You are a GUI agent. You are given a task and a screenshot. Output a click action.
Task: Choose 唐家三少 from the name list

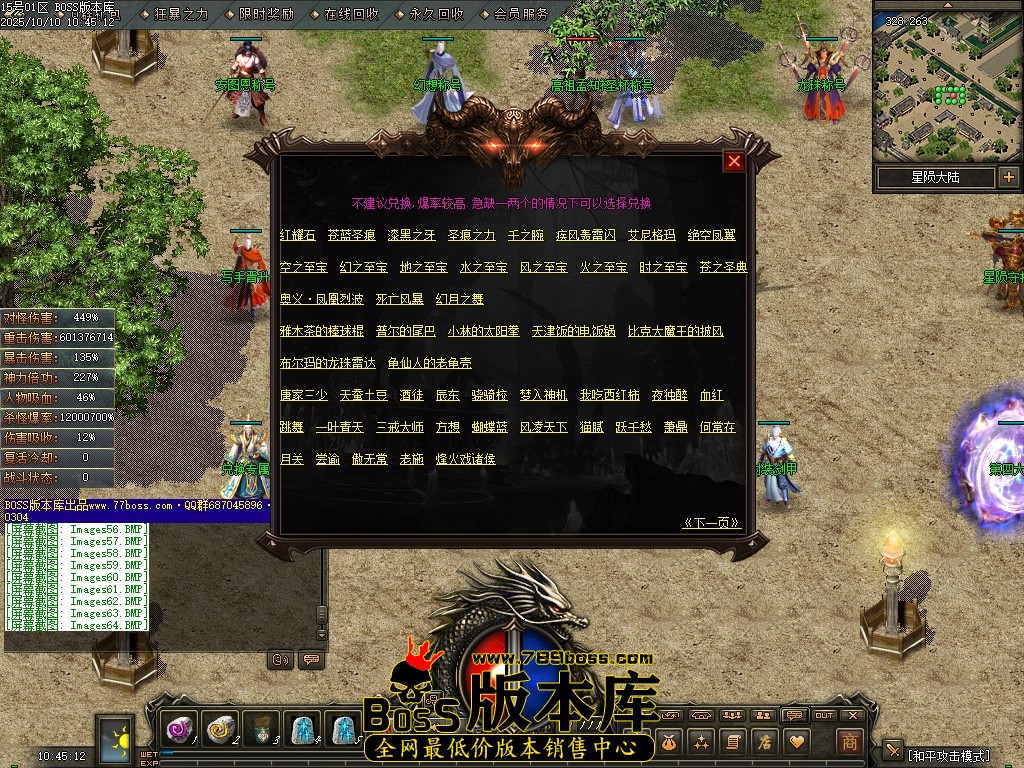click(x=303, y=396)
